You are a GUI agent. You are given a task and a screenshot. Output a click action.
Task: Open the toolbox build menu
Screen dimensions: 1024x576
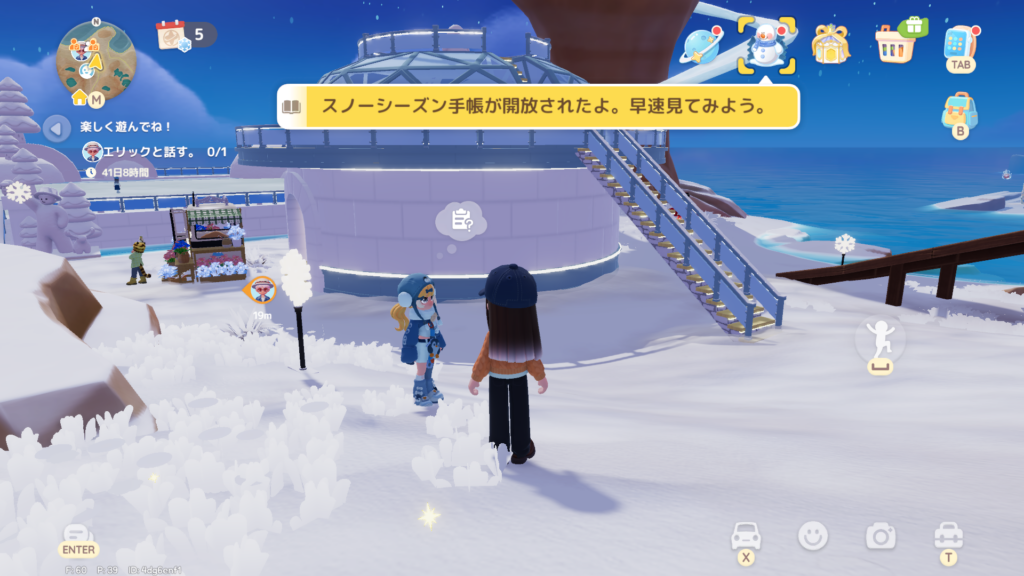[947, 535]
